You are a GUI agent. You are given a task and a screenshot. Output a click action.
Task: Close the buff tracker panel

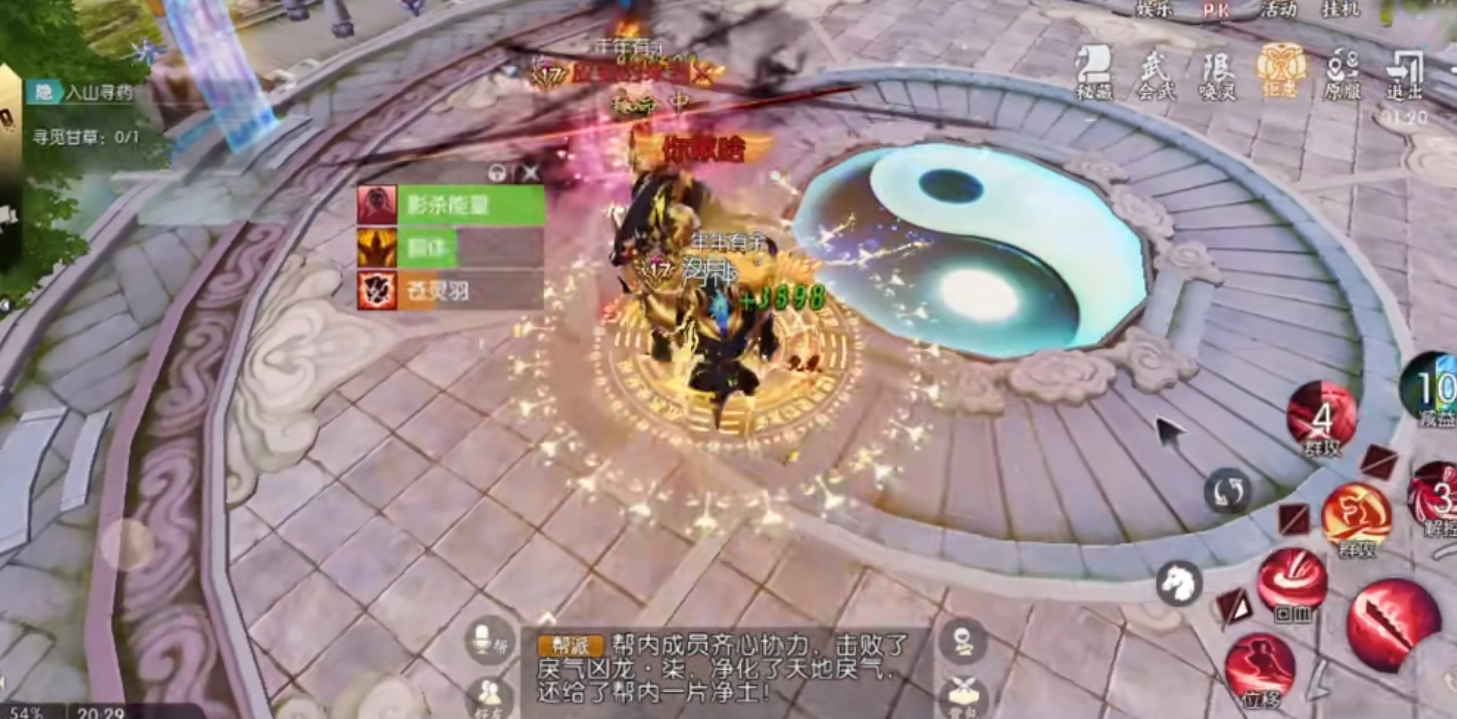click(x=531, y=173)
